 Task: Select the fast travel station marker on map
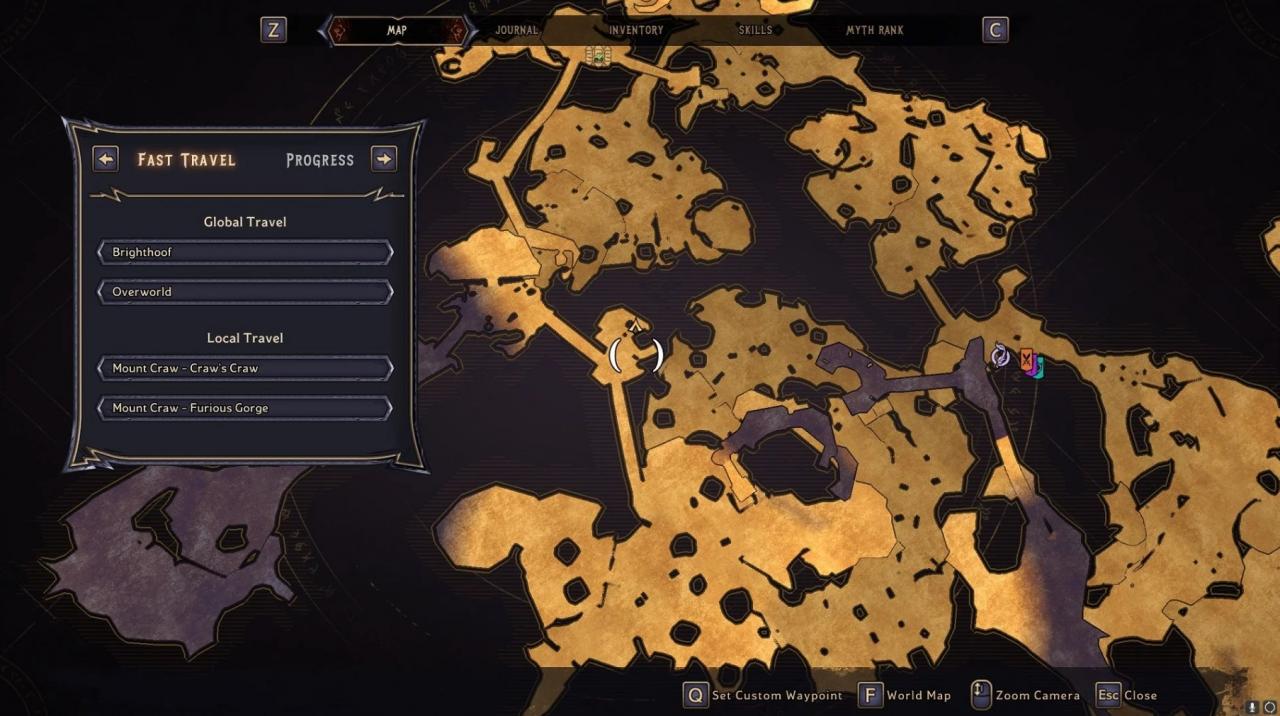click(x=1000, y=356)
